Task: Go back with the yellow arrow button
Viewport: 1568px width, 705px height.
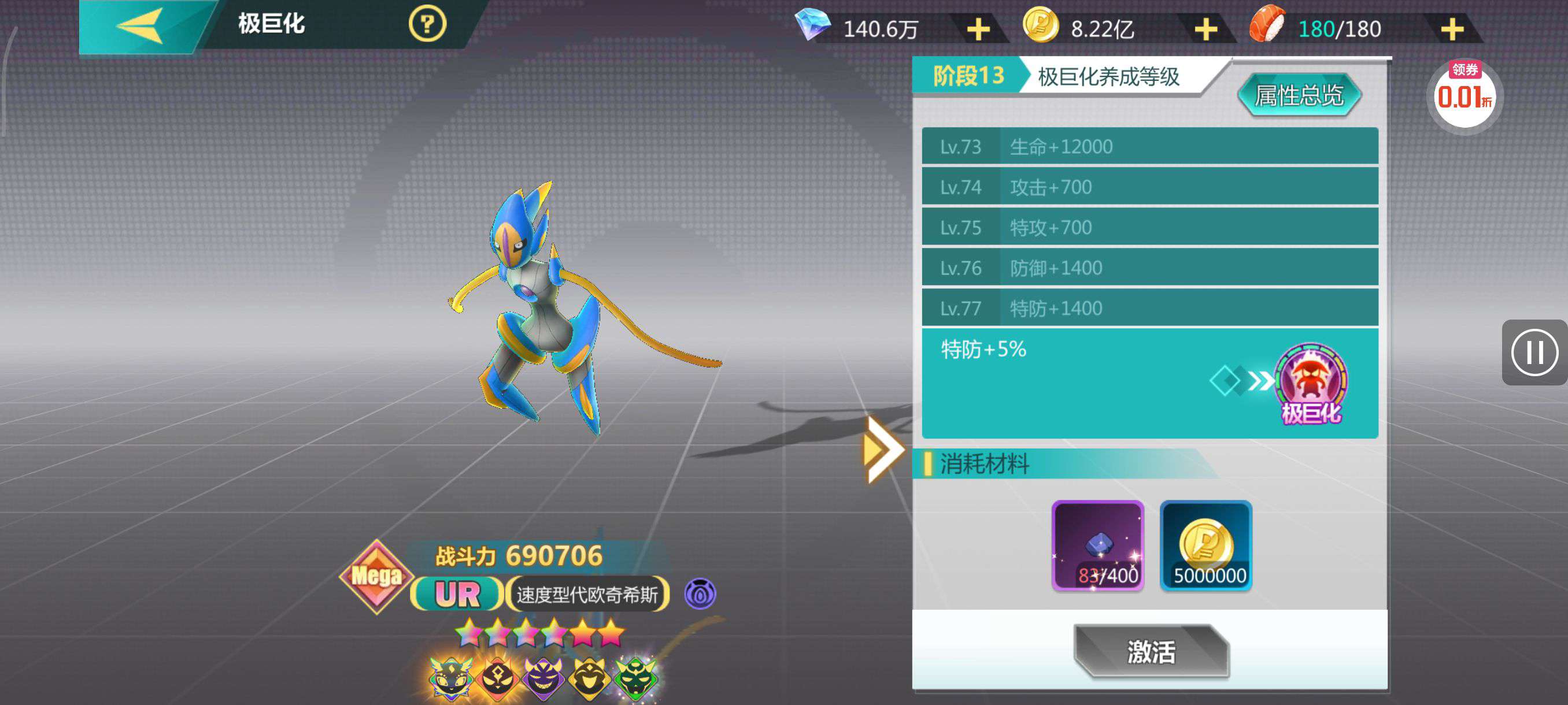Action: (x=141, y=25)
